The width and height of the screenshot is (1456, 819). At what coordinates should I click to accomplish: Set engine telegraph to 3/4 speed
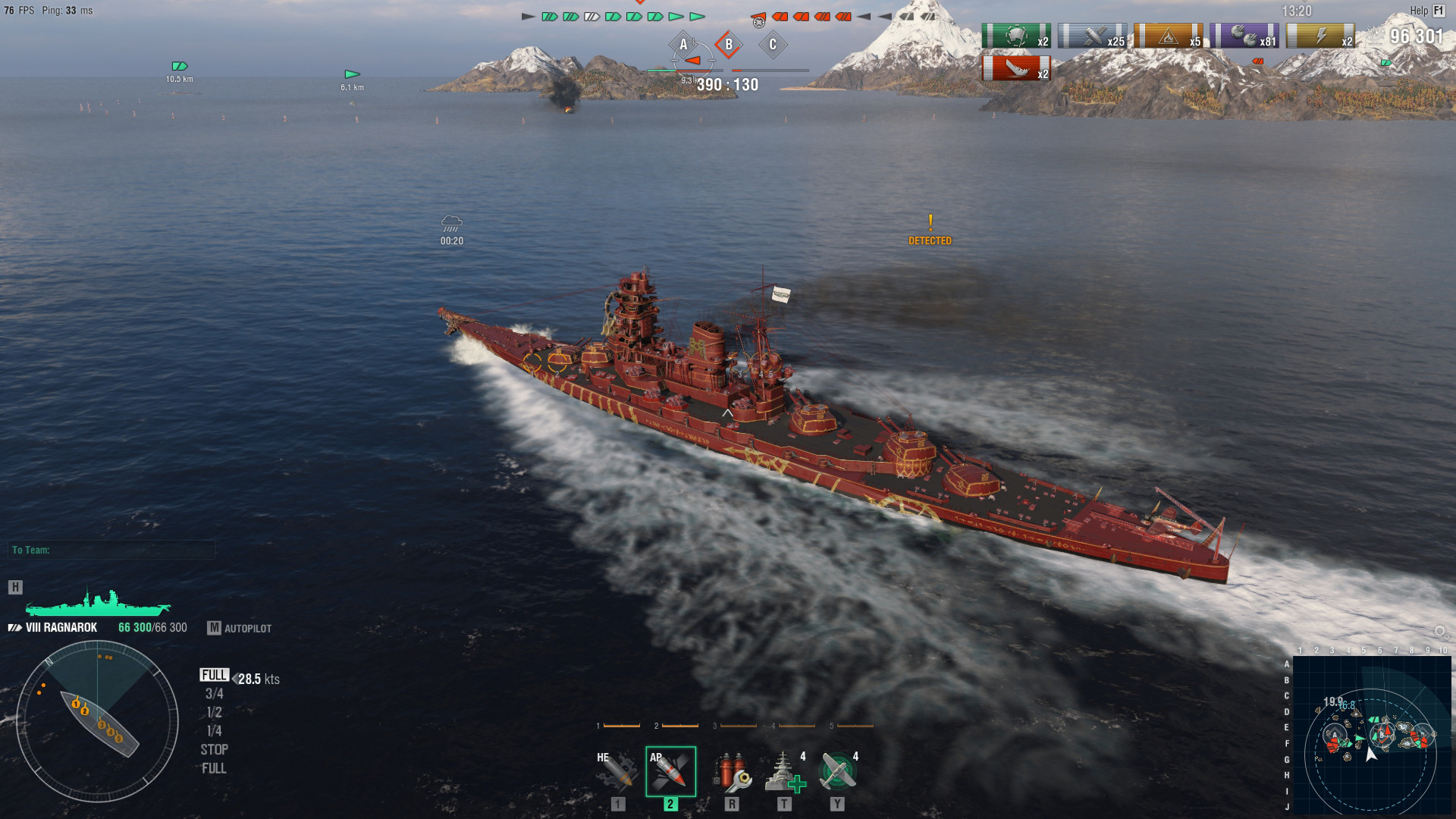click(215, 694)
